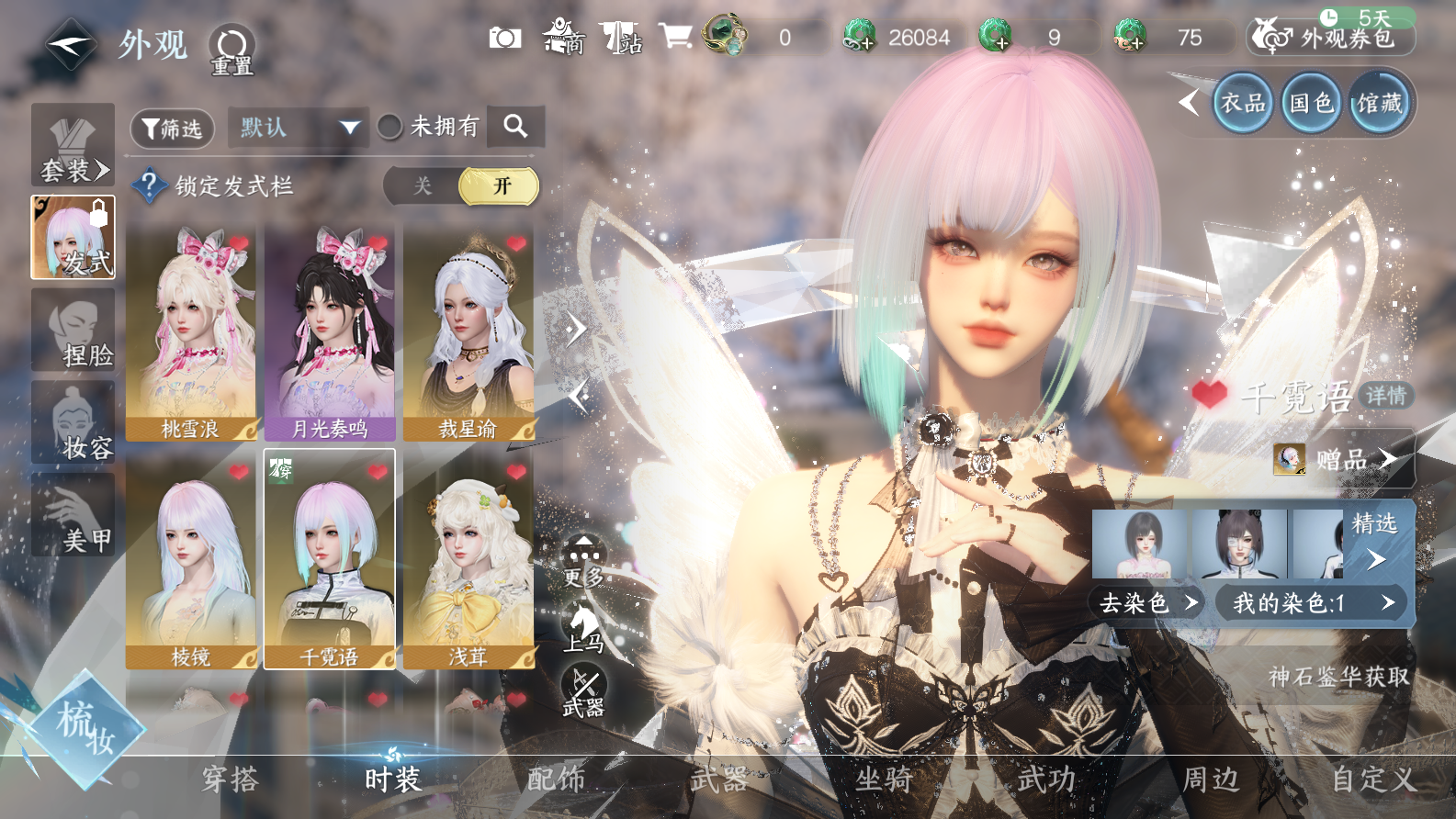Switch hairstyle lock to 关
Image resolution: width=1456 pixels, height=819 pixels.
[x=422, y=186]
